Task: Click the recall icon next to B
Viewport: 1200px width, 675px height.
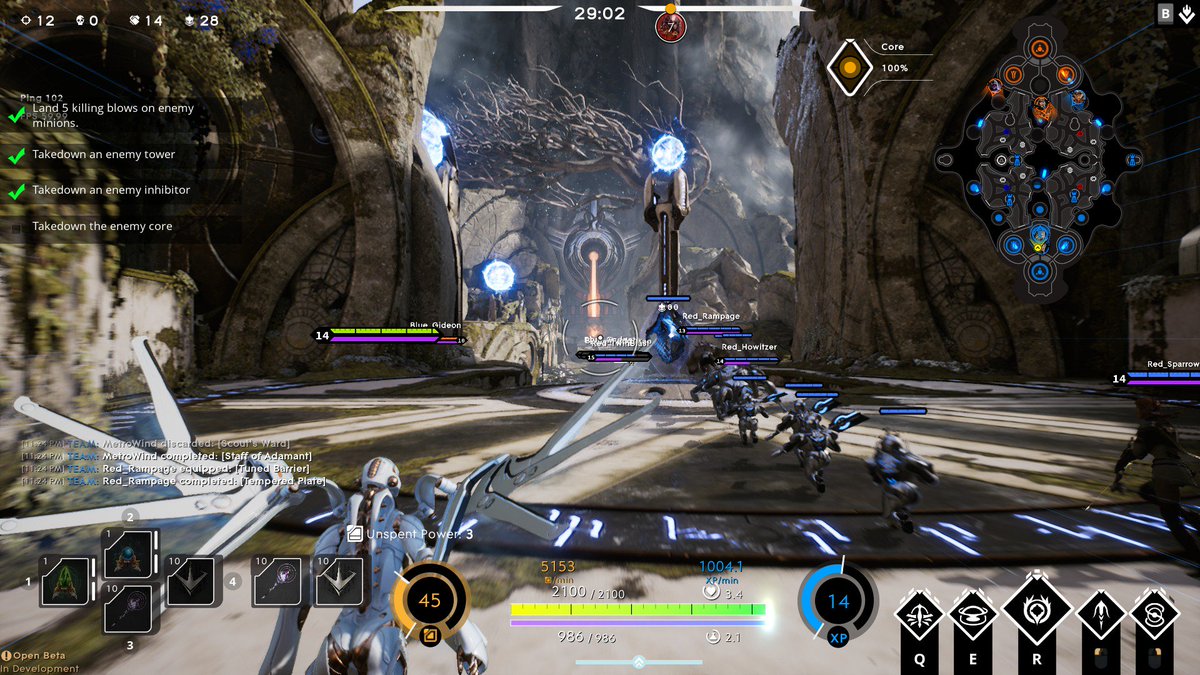Action: click(1186, 13)
